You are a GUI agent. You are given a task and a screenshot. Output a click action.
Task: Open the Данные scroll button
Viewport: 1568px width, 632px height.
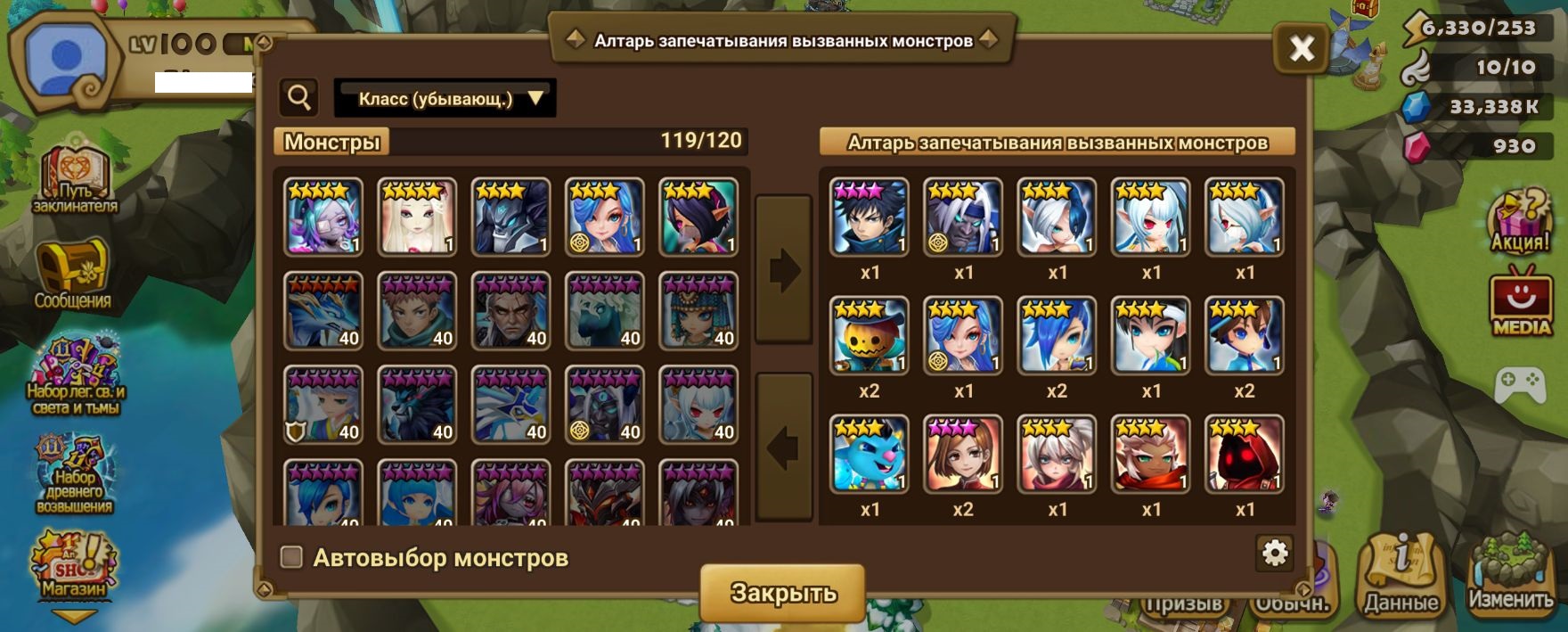tap(1401, 577)
